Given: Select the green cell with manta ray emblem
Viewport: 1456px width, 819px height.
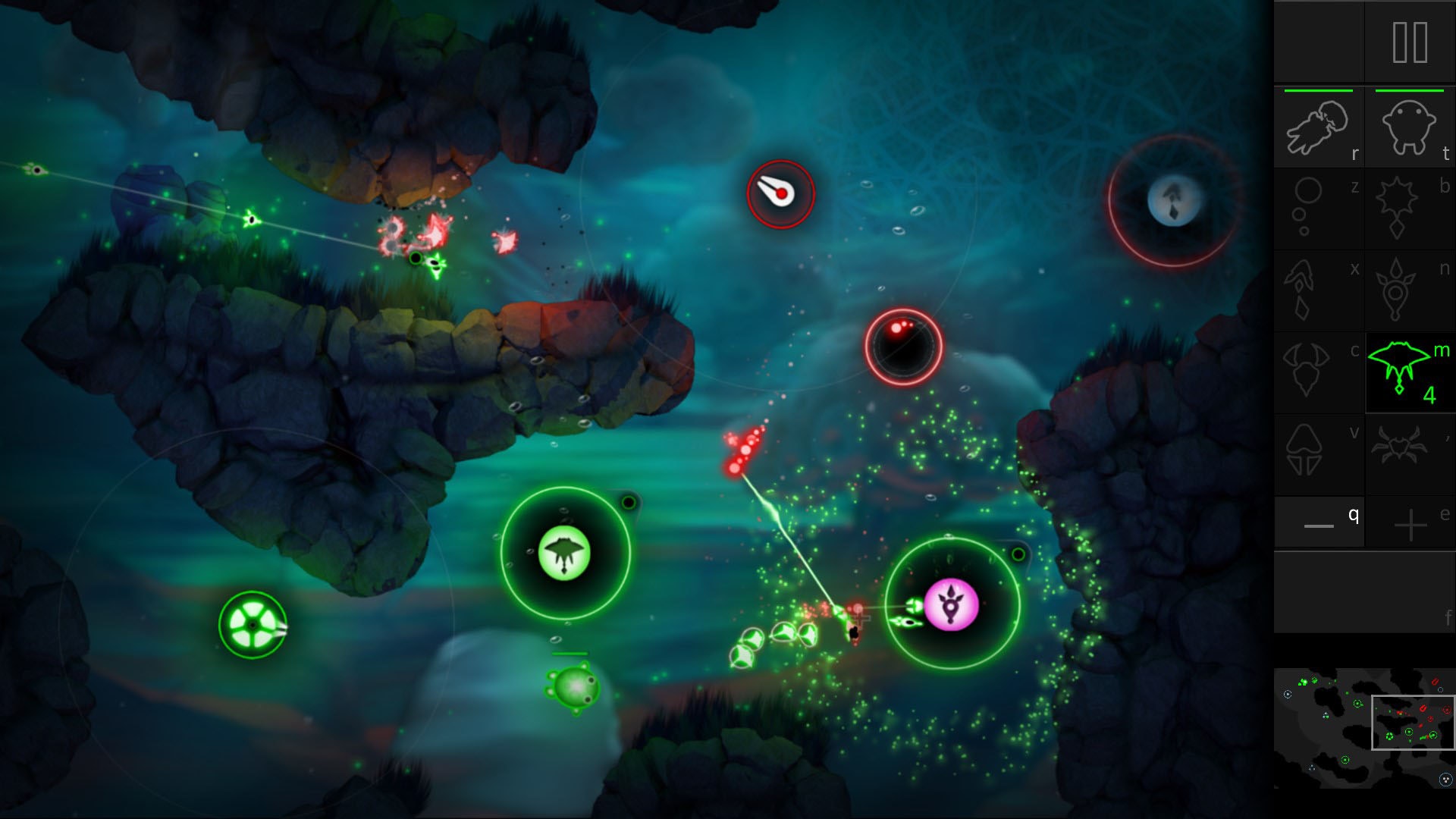Looking at the screenshot, I should tap(565, 553).
